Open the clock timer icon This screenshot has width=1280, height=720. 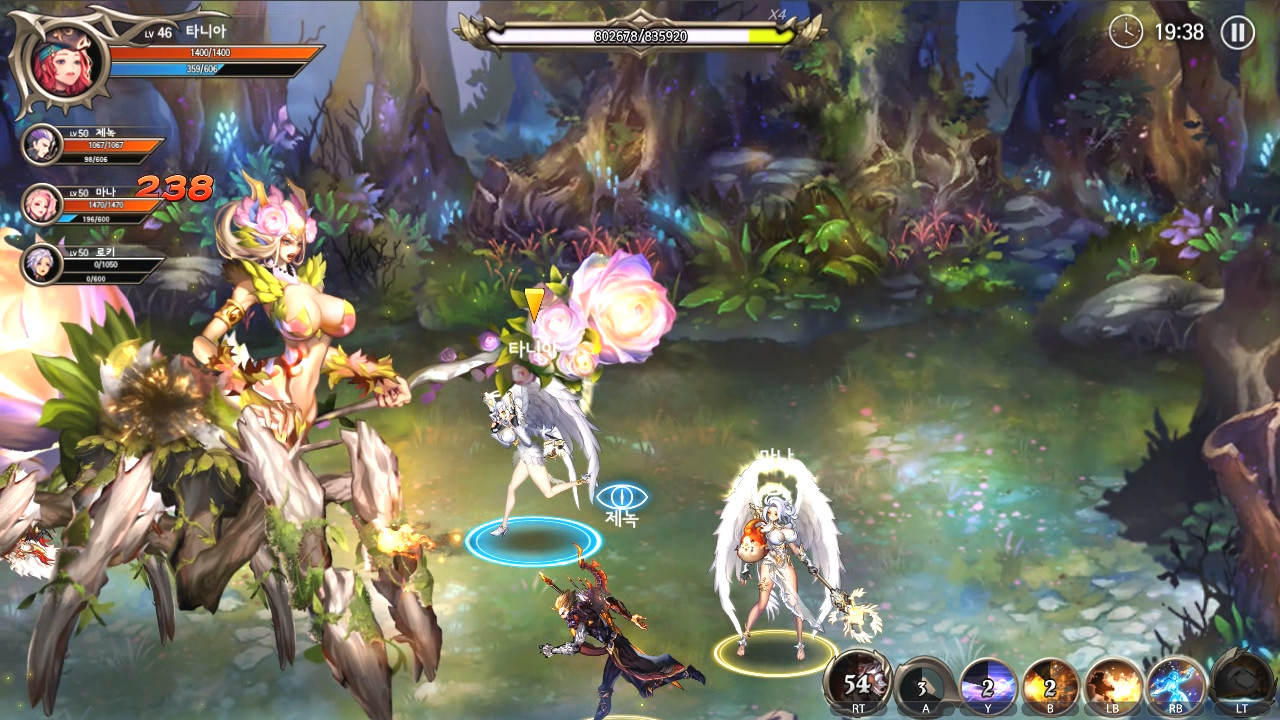(1125, 33)
